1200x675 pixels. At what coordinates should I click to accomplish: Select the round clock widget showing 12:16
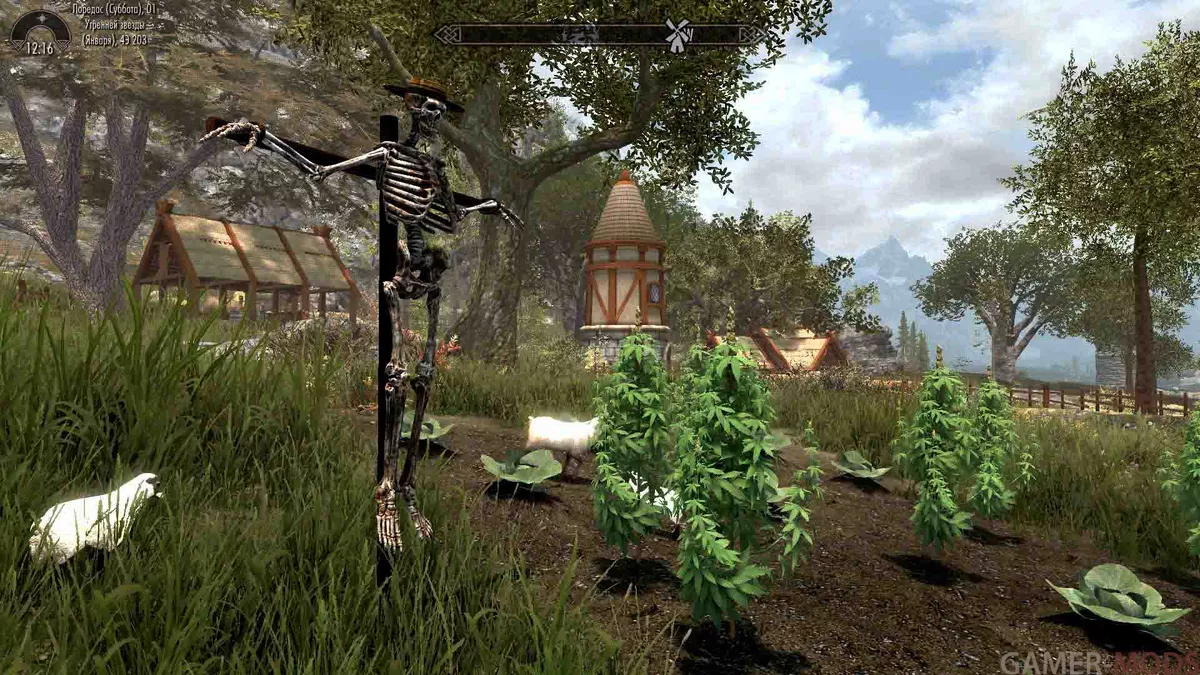point(40,34)
